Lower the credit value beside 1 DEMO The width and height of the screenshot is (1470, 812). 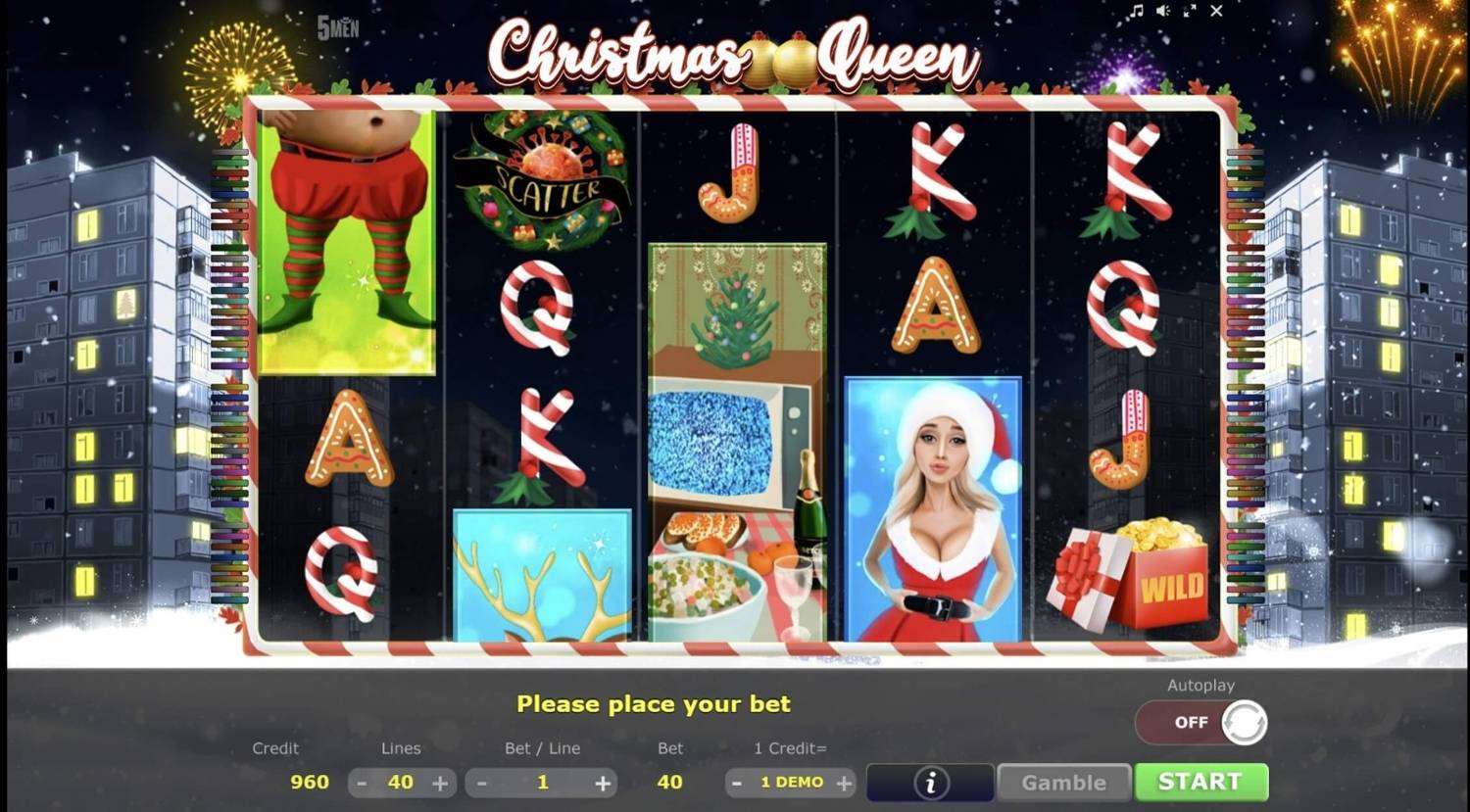736,782
